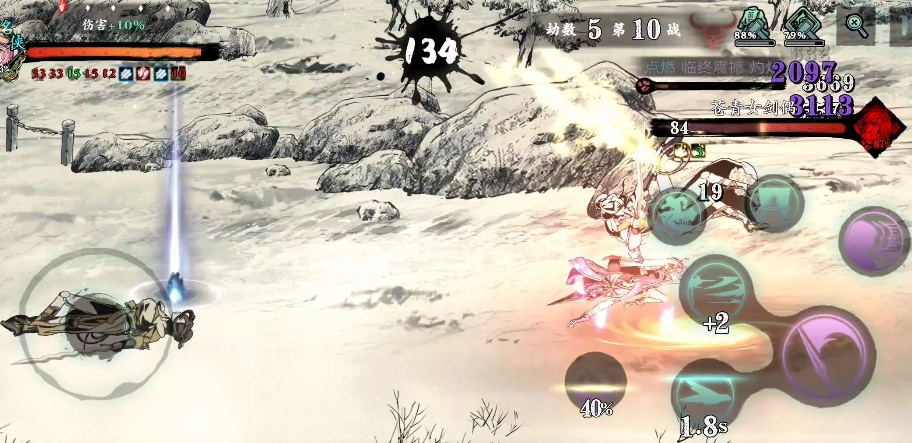Tap the magnifying glass button

tap(855, 24)
